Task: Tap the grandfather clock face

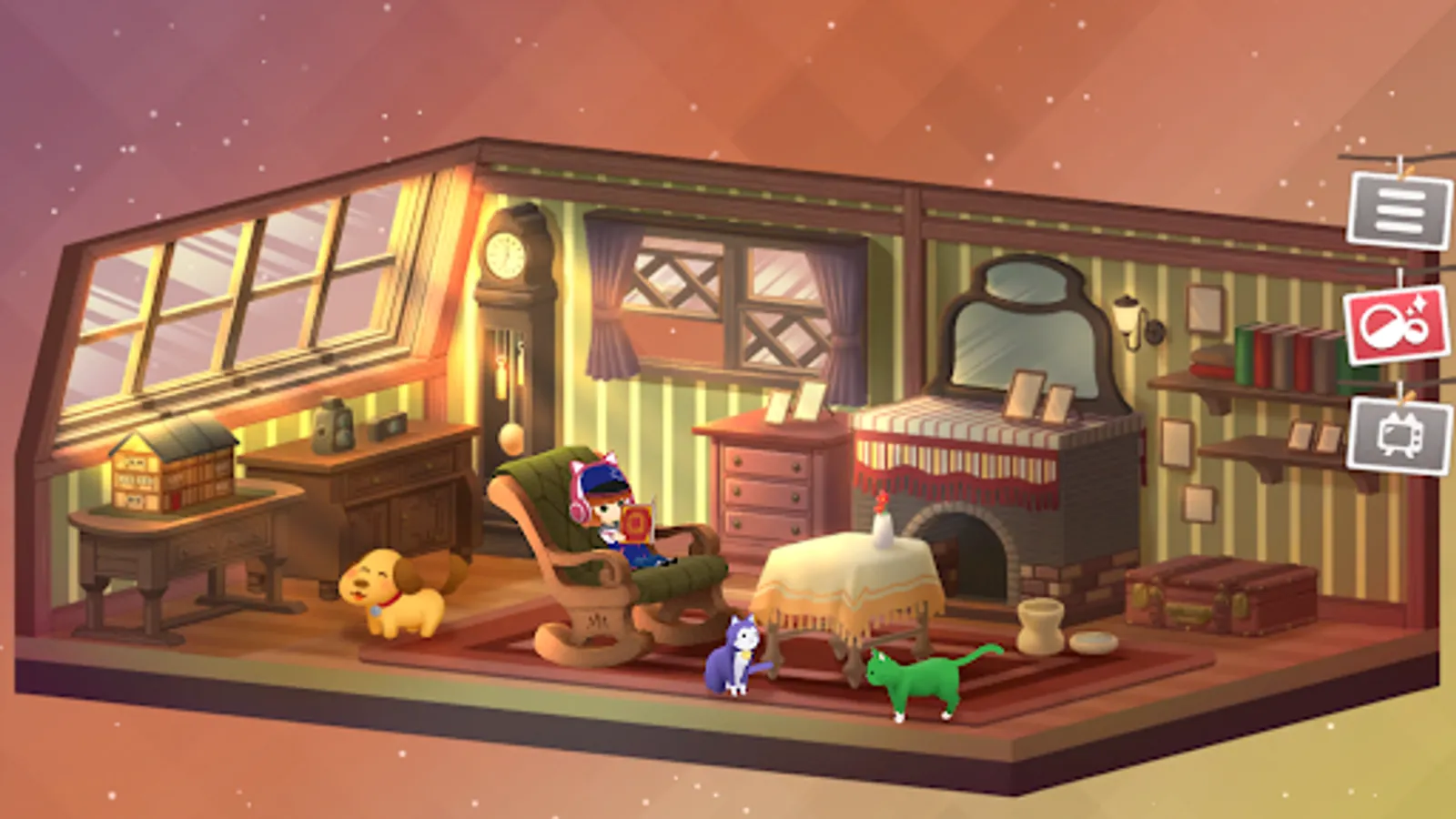Action: click(507, 252)
